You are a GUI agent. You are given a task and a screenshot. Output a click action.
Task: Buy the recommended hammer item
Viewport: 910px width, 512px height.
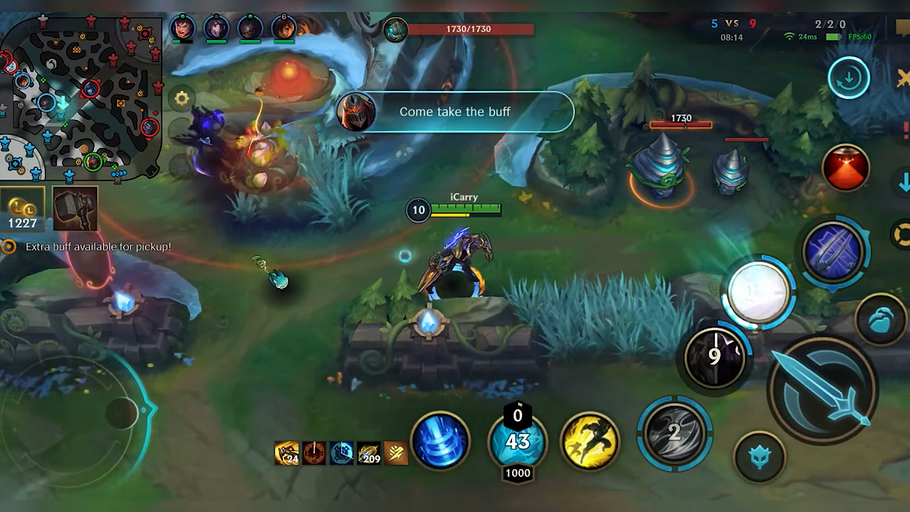76,208
